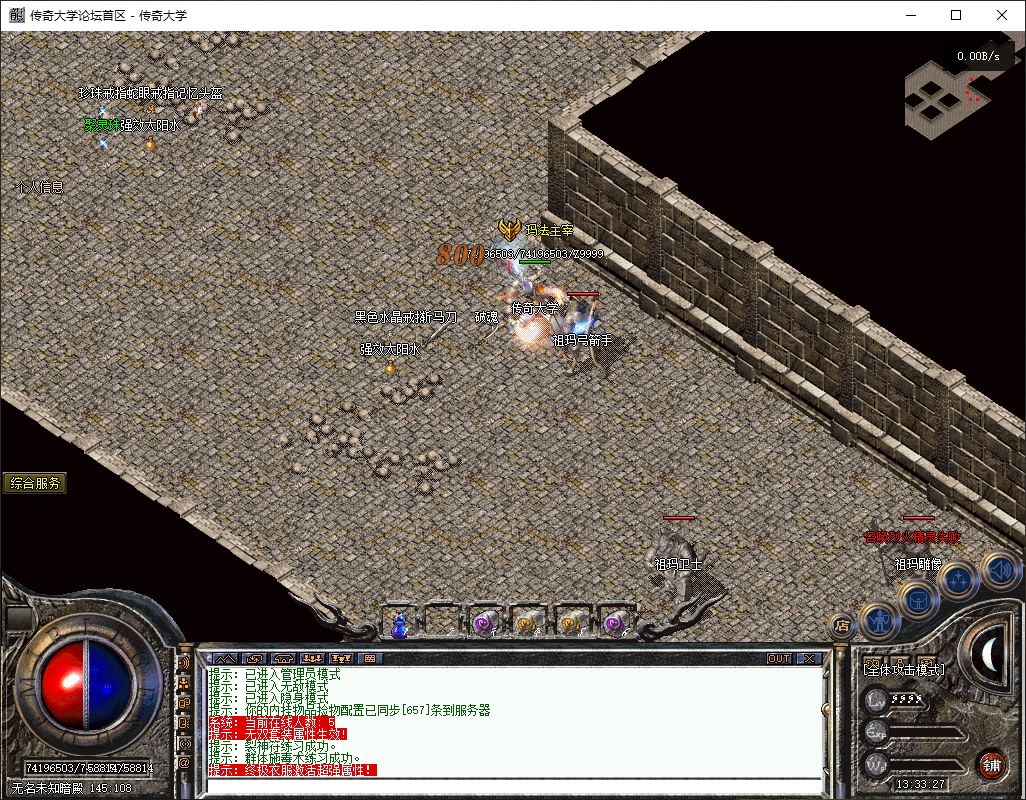Screen dimensions: 1026x800
Task: Close the chat panel with X
Action: pyautogui.click(x=808, y=659)
